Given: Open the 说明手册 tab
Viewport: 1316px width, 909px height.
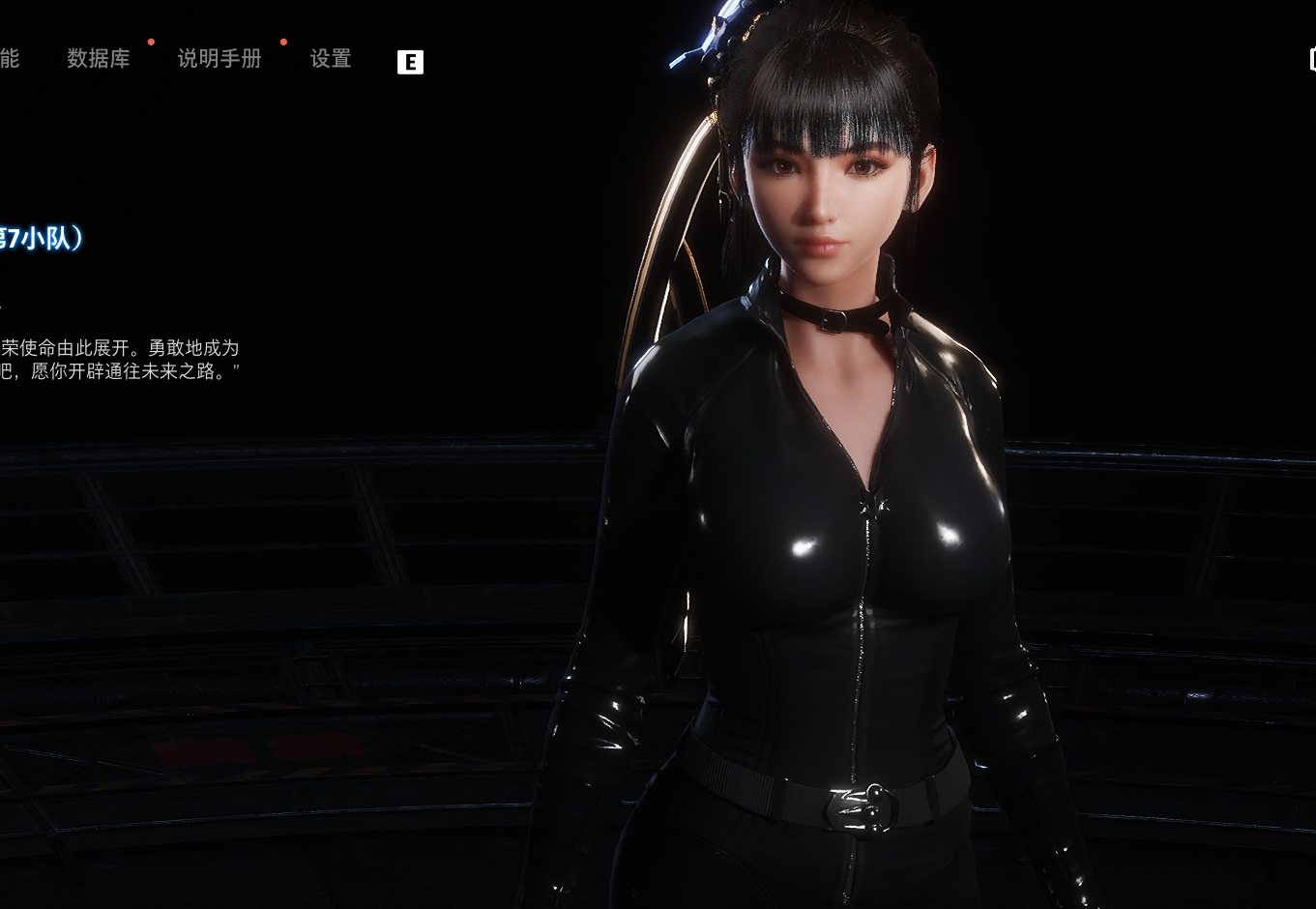Looking at the screenshot, I should [219, 59].
